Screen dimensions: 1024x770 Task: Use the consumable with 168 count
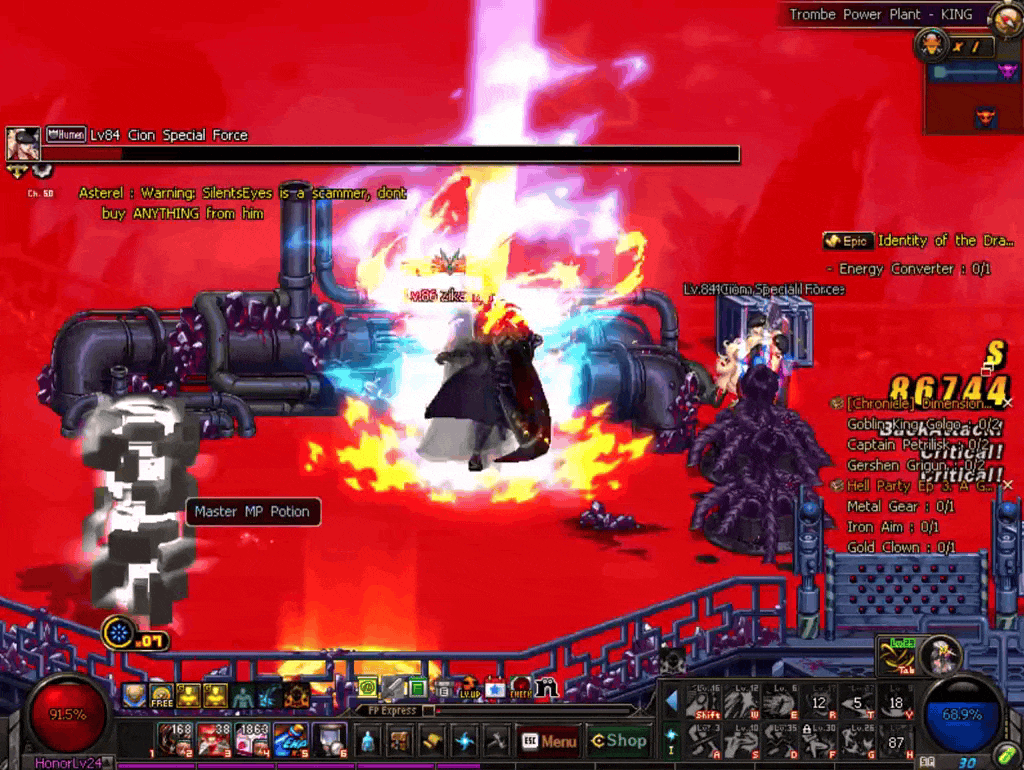pos(175,741)
